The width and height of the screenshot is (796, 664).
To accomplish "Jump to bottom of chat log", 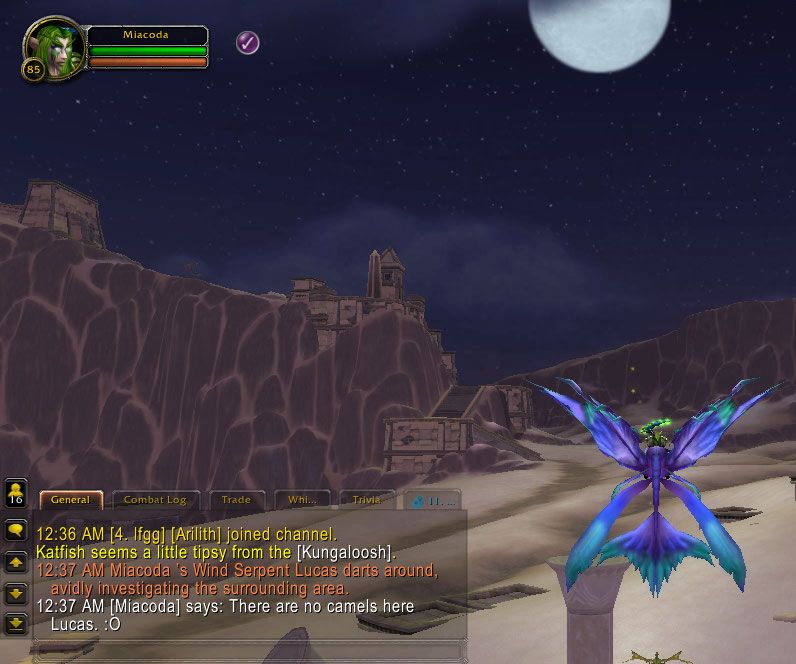I will 16,624.
